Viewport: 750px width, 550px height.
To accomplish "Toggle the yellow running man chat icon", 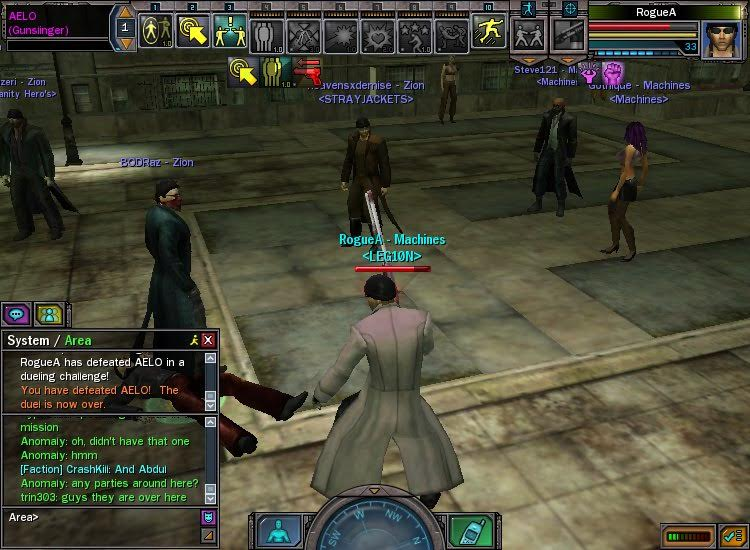I will [x=193, y=340].
